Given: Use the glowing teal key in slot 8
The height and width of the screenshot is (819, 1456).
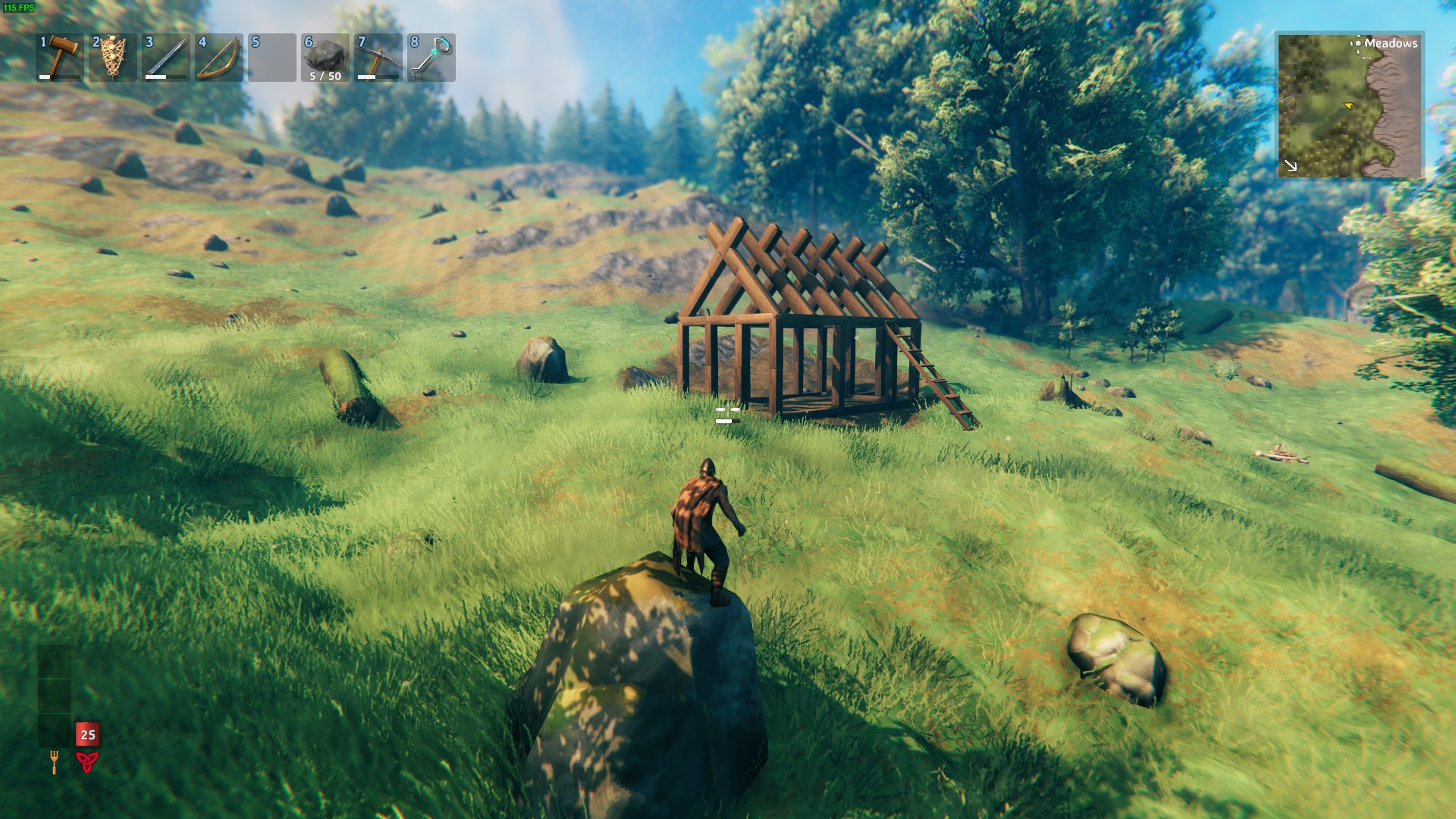Looking at the screenshot, I should point(431,57).
